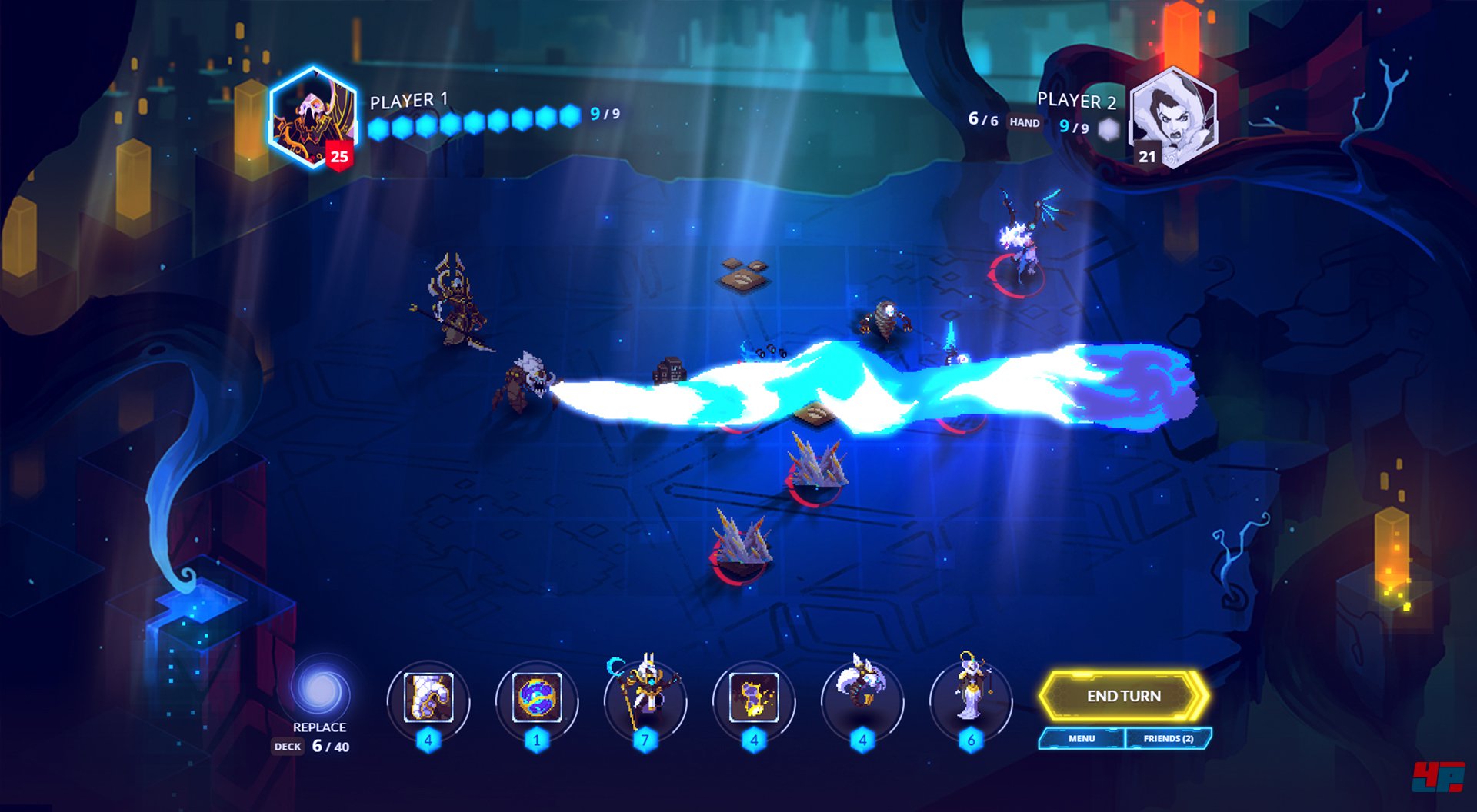Click the Replace card orb

pos(320,692)
